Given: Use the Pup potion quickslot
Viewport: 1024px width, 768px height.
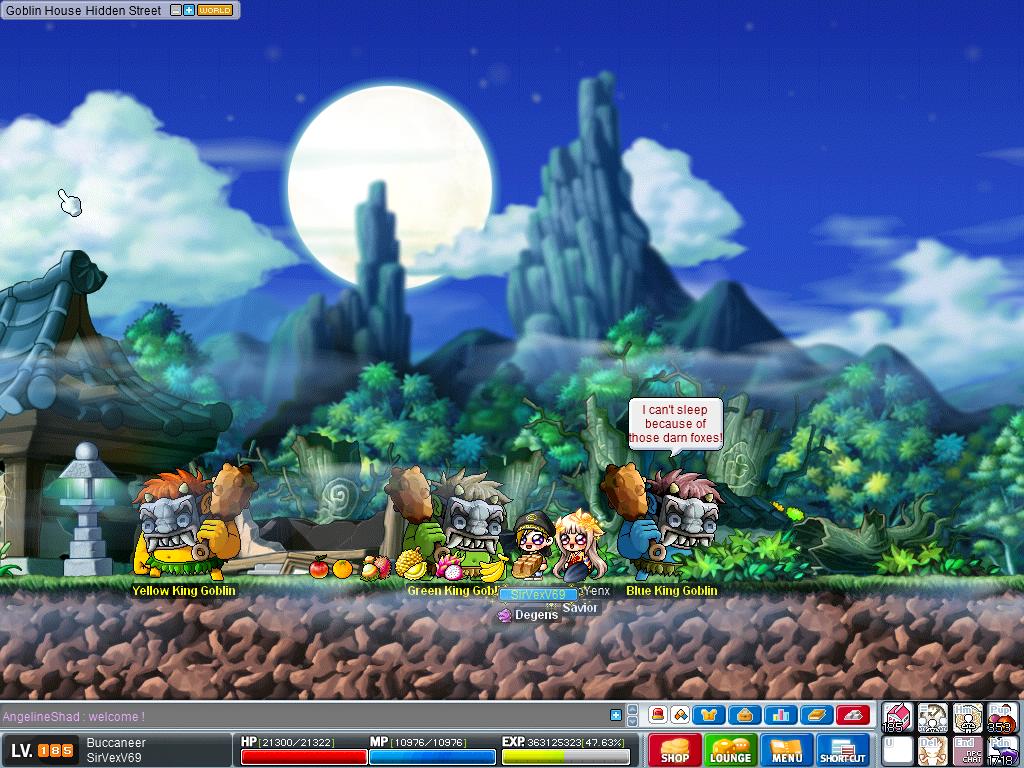Looking at the screenshot, I should (1002, 717).
